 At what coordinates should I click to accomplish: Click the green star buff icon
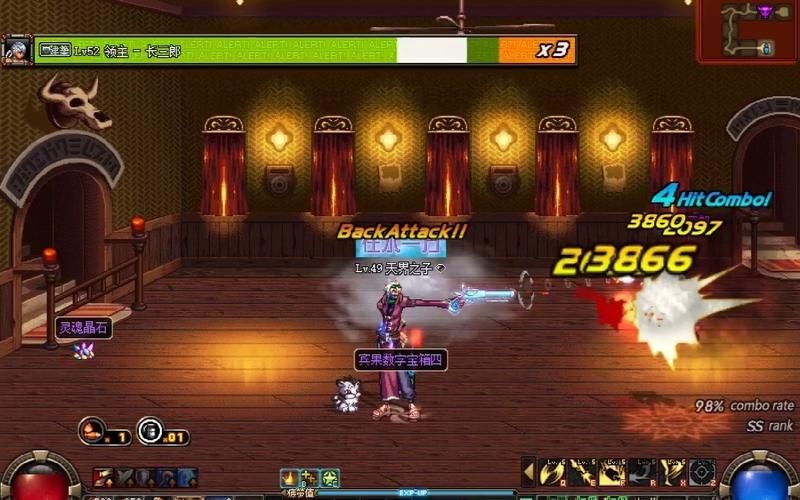pyautogui.click(x=330, y=478)
